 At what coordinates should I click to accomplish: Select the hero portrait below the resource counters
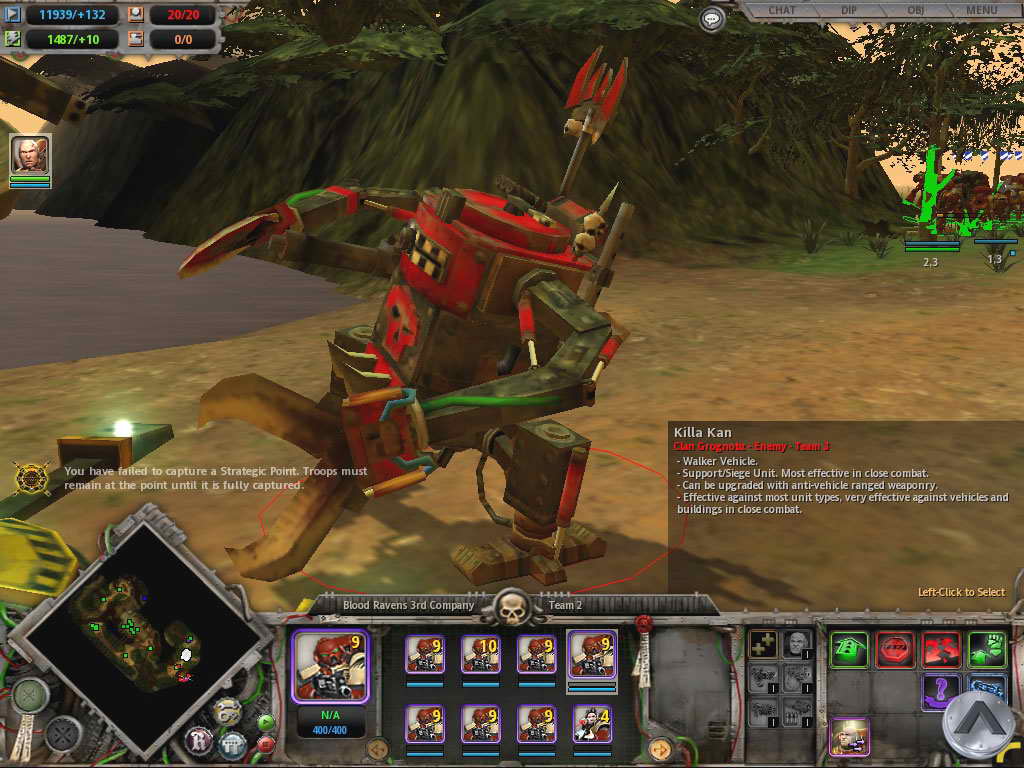click(x=30, y=155)
